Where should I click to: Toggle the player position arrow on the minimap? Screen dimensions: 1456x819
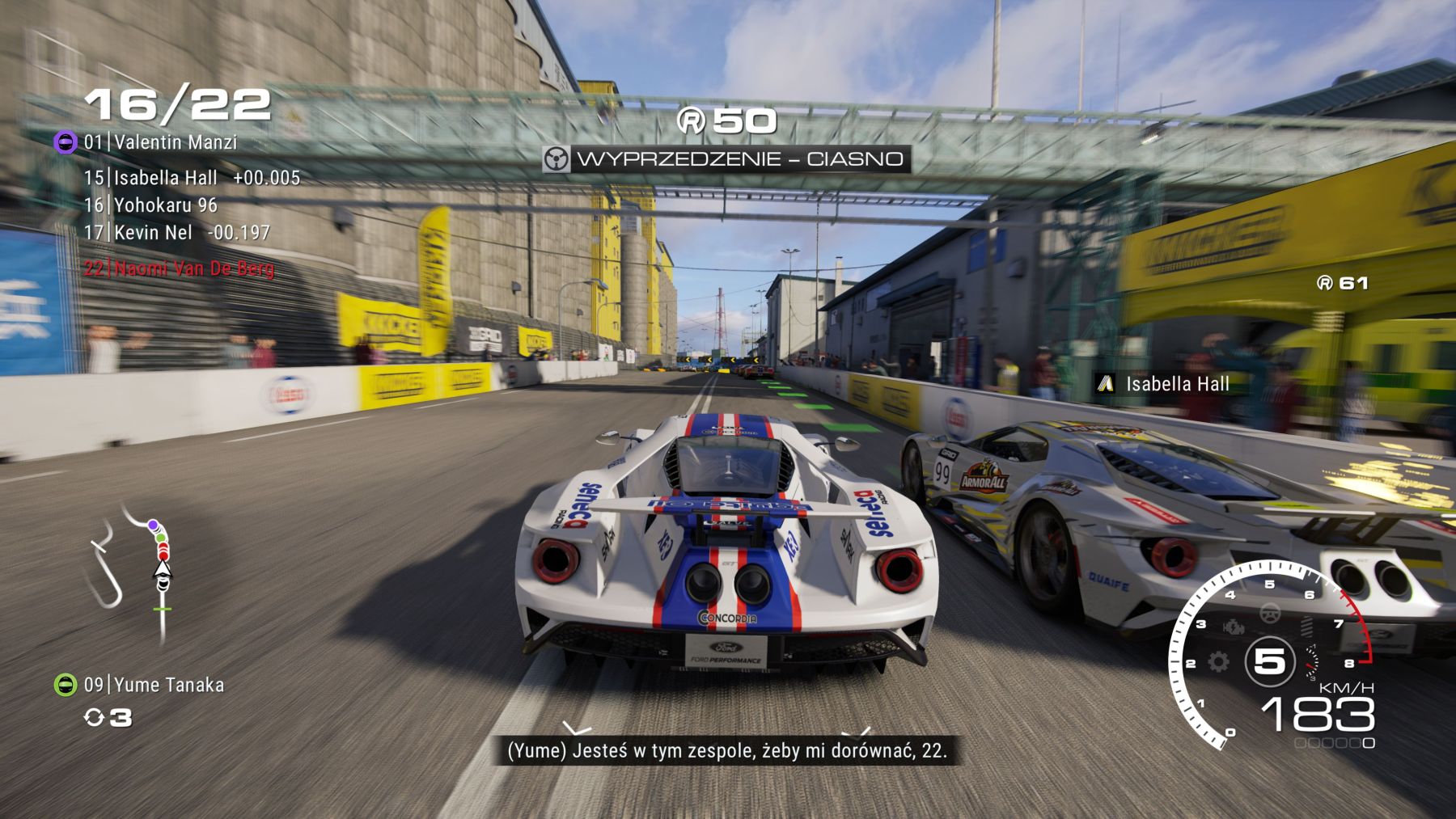click(x=163, y=569)
